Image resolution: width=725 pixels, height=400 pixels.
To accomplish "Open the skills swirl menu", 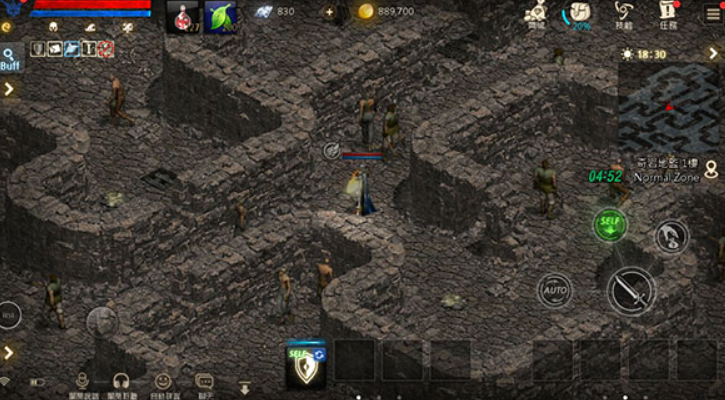I will click(x=622, y=14).
